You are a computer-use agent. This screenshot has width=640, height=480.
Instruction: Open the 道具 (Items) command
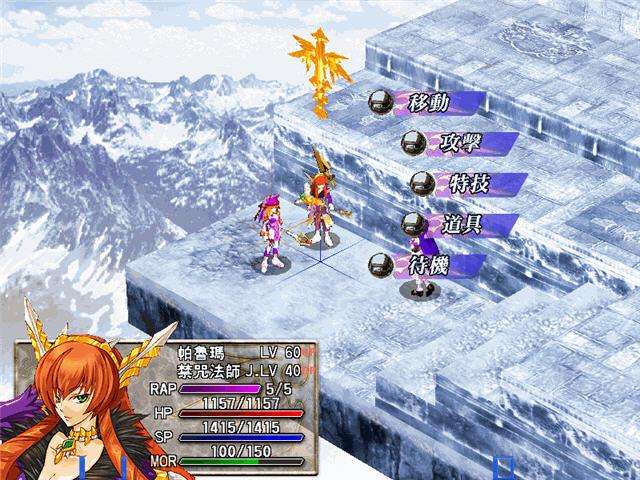(460, 224)
